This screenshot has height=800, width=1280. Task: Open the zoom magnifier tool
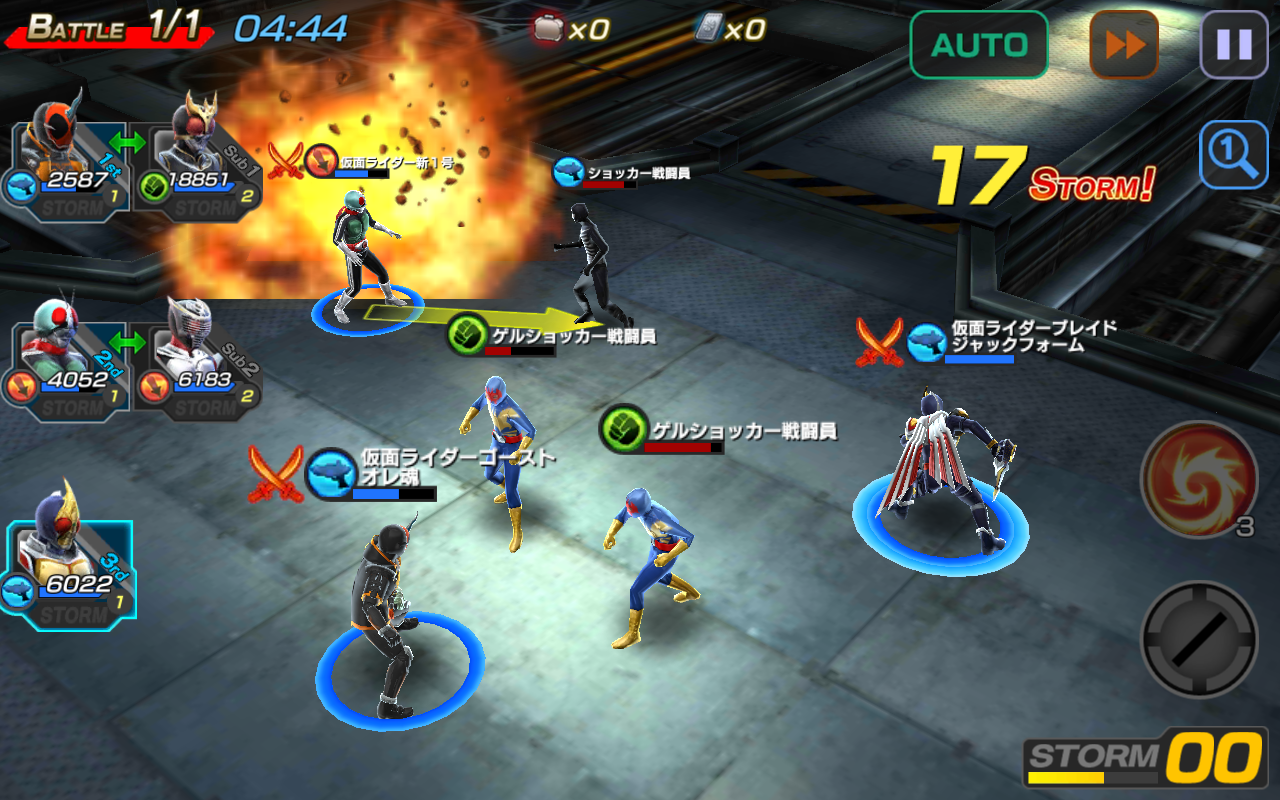[1233, 155]
